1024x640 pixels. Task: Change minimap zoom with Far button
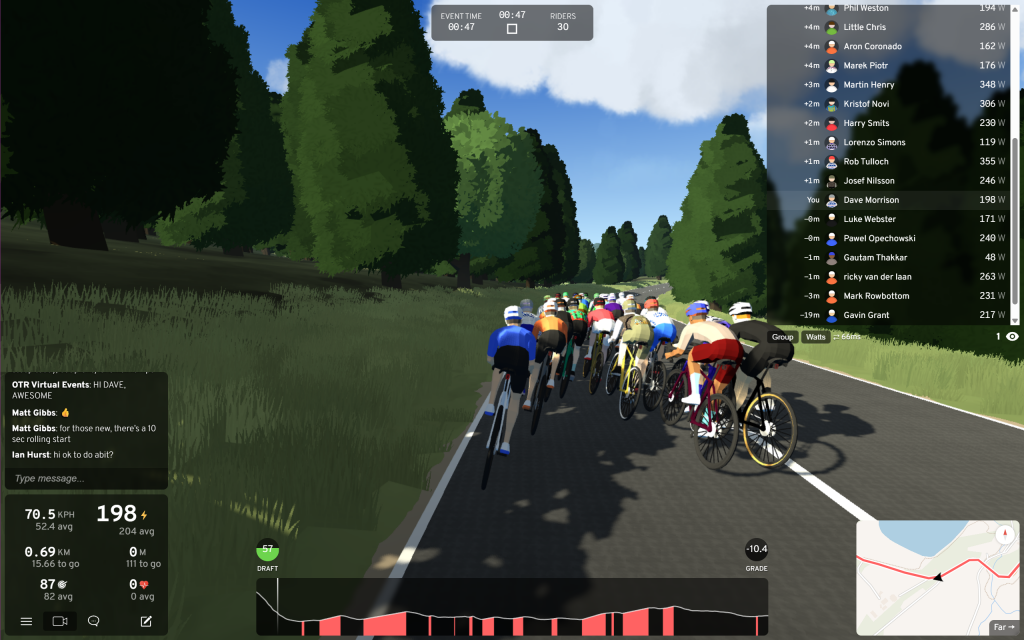click(1004, 627)
